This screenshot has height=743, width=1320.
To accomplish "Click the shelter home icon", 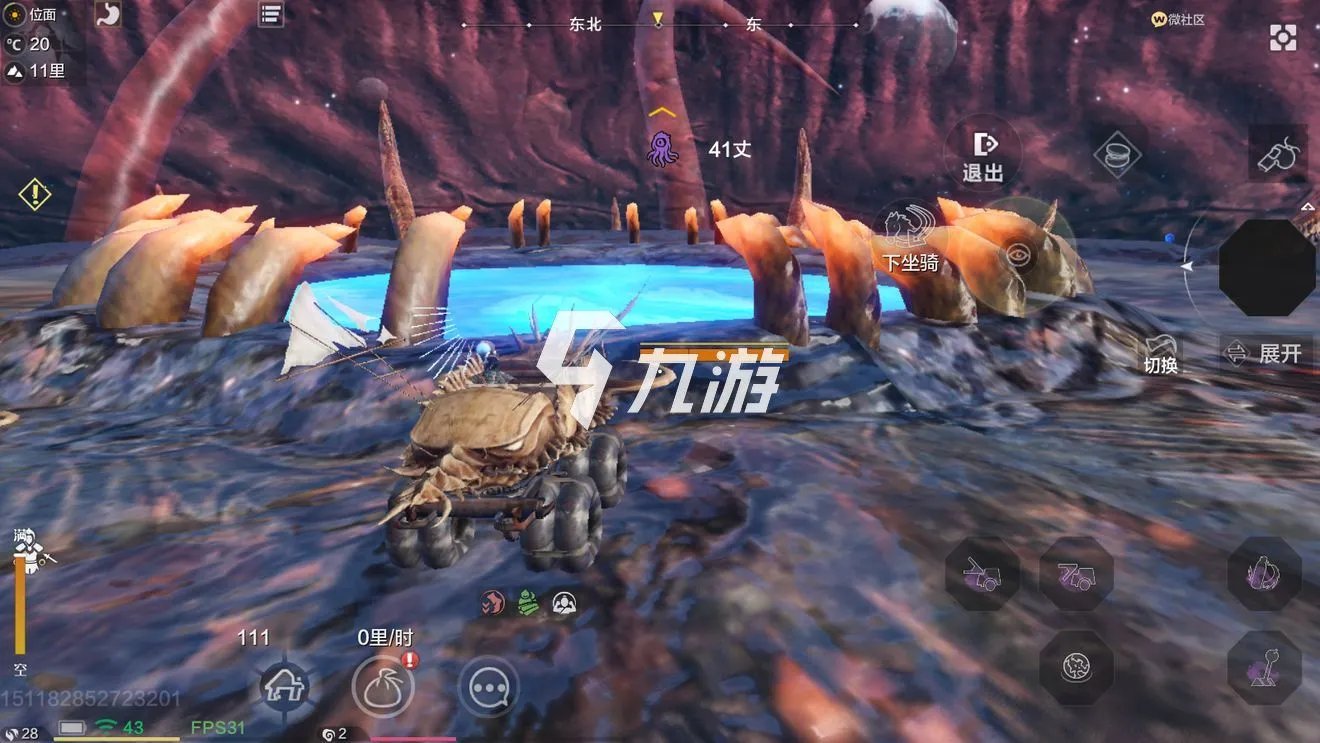I will [287, 688].
